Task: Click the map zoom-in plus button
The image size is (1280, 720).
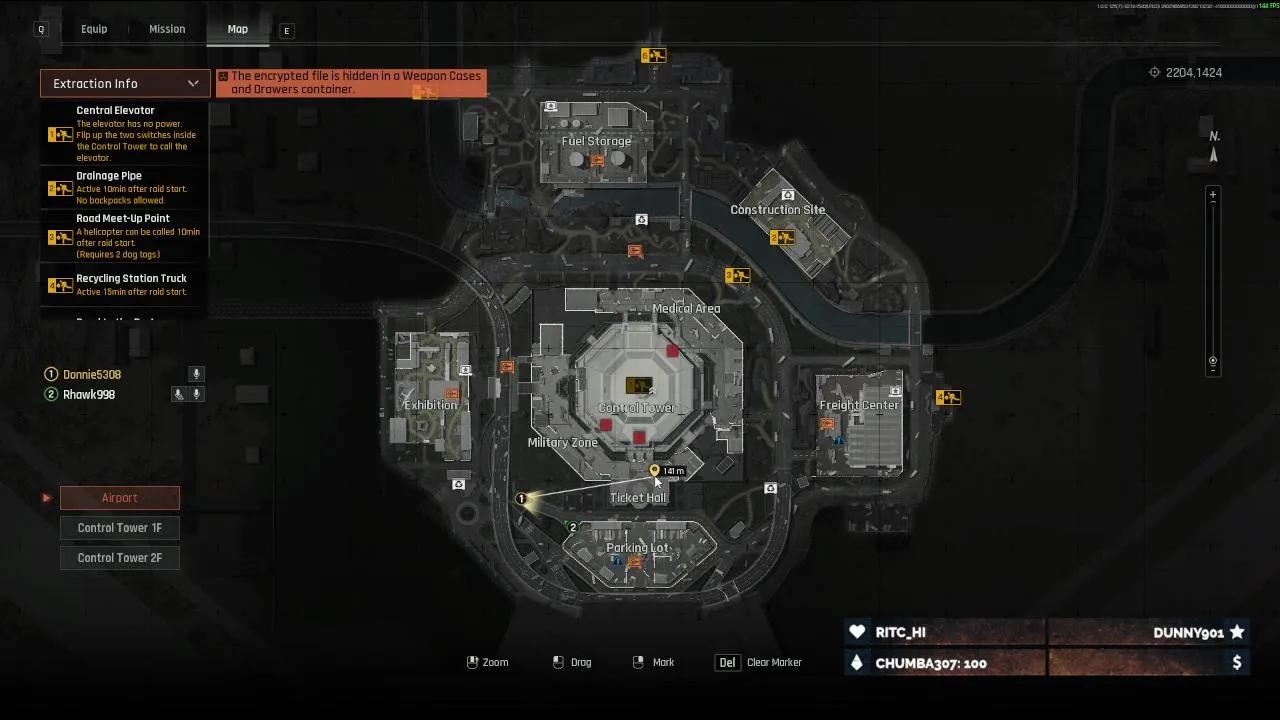Action: click(x=1213, y=195)
